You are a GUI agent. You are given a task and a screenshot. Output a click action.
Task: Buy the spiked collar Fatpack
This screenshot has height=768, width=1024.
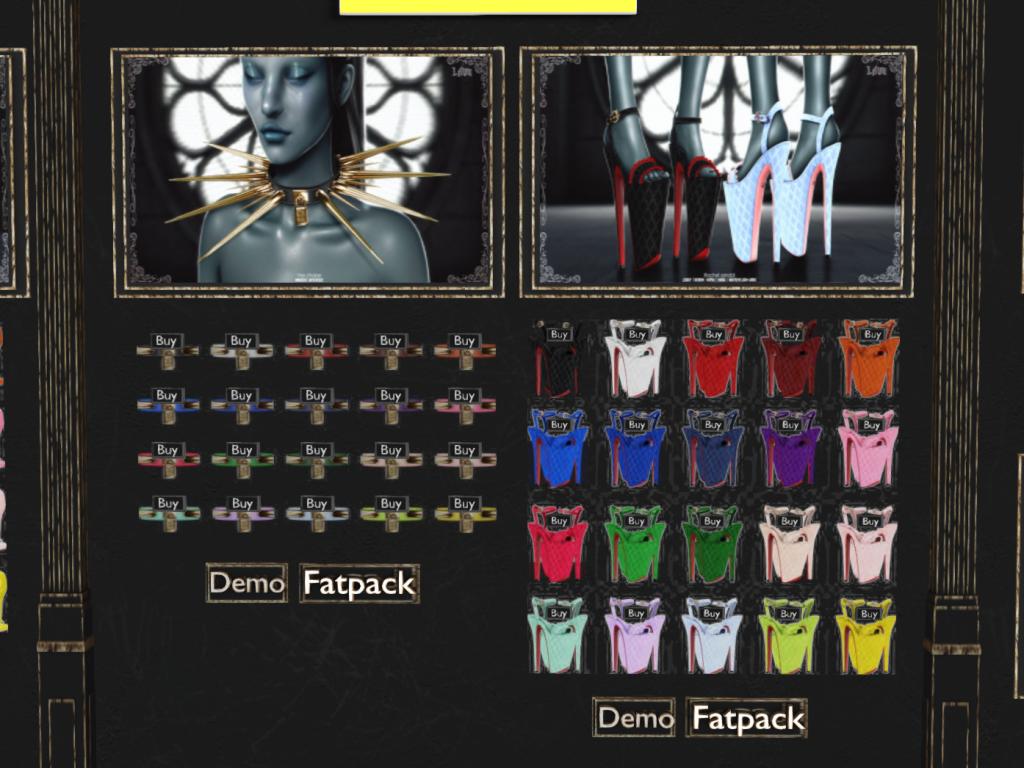359,583
